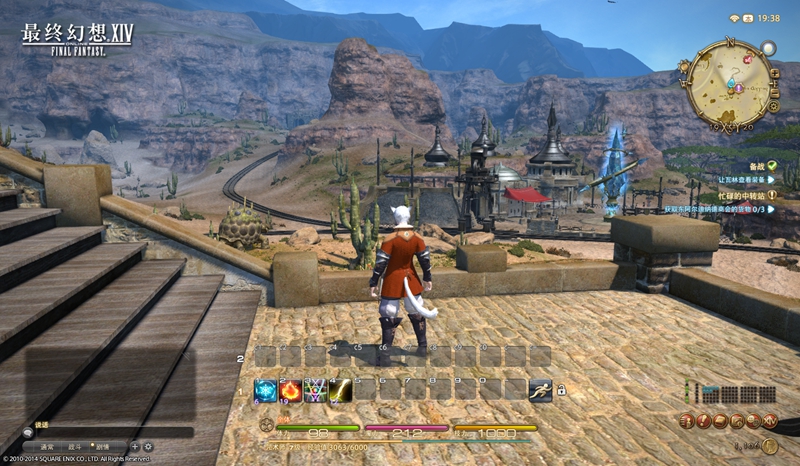Toggle the hotbar padlock icon

[561, 390]
